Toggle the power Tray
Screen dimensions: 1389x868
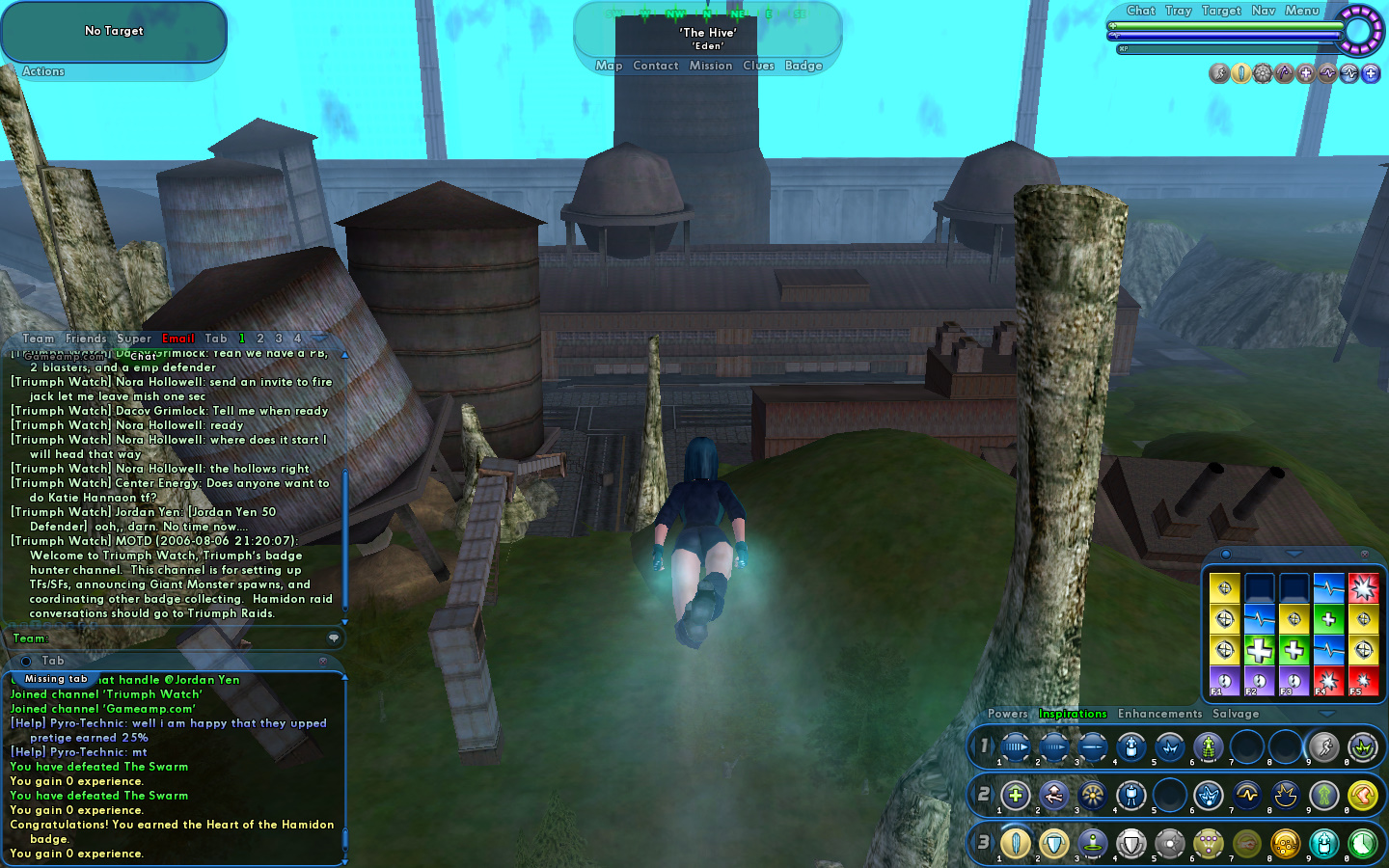pos(1178,11)
